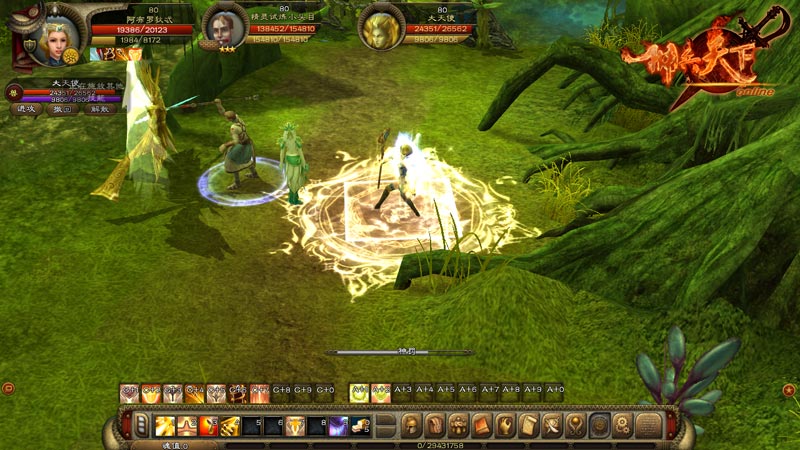Click the orb necklace menu icon
The height and width of the screenshot is (450, 800).
575,426
